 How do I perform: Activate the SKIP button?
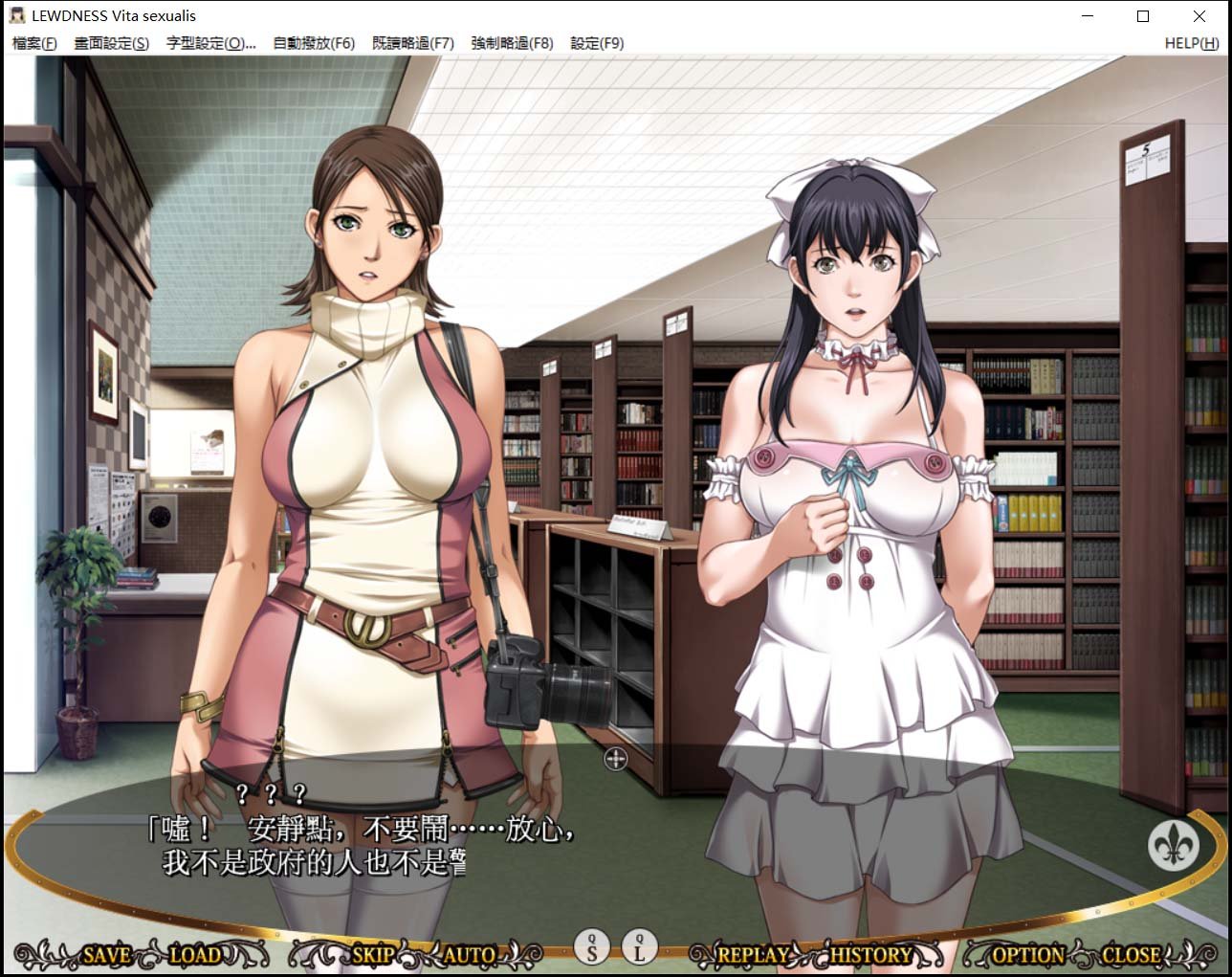click(x=373, y=954)
